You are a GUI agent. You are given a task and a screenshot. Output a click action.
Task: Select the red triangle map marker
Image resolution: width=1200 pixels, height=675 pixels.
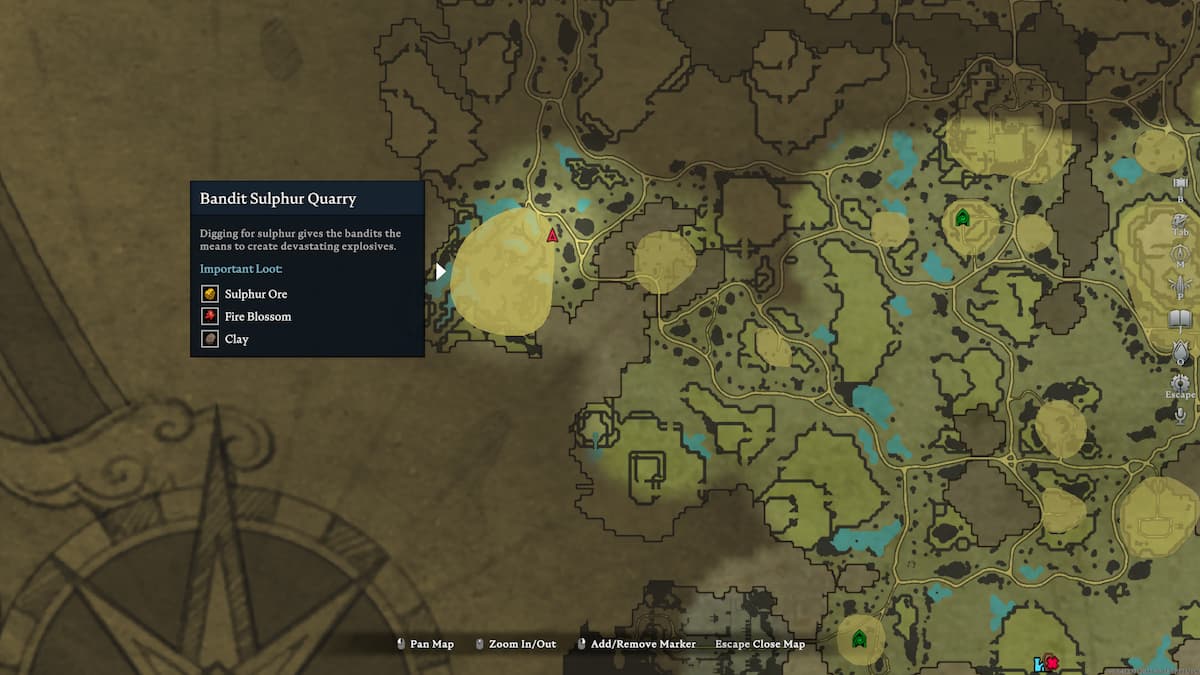point(552,235)
